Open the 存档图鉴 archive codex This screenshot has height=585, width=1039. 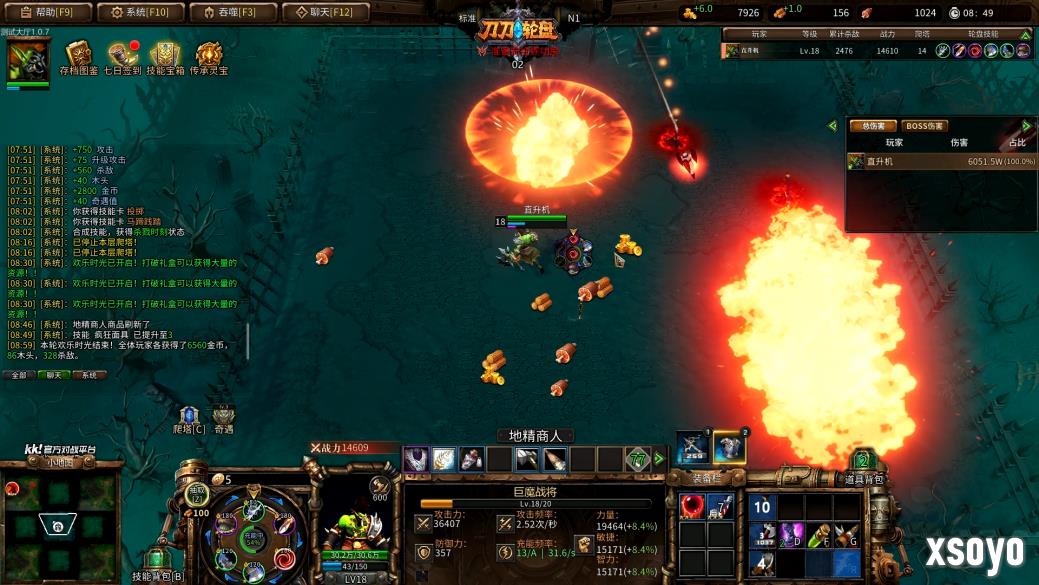coord(78,58)
